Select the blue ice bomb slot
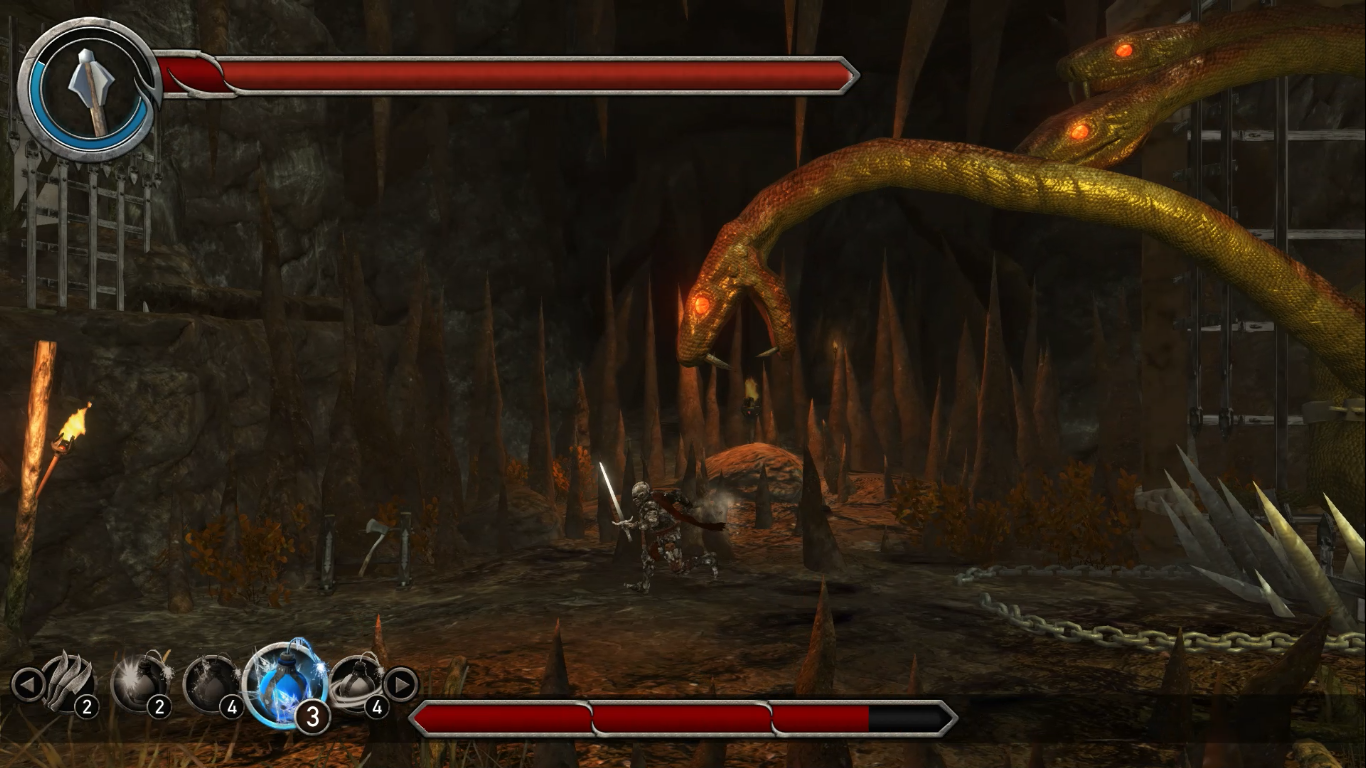Viewport: 1366px width, 768px height. coord(284,684)
